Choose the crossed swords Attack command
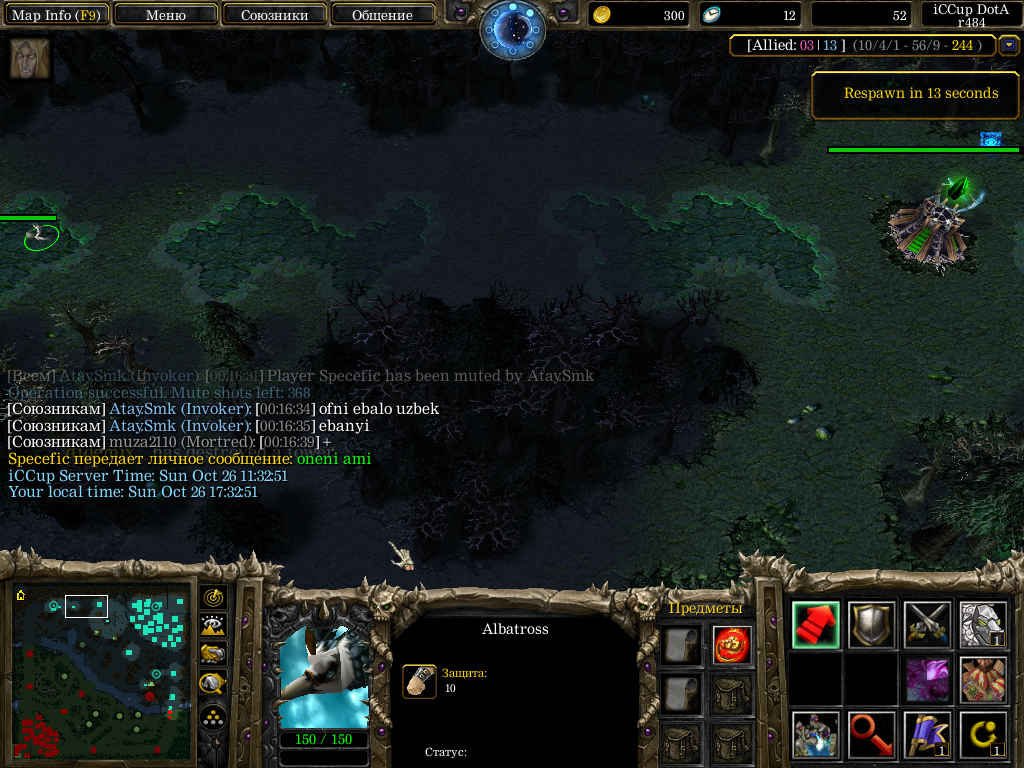The width and height of the screenshot is (1024, 768). (x=927, y=625)
